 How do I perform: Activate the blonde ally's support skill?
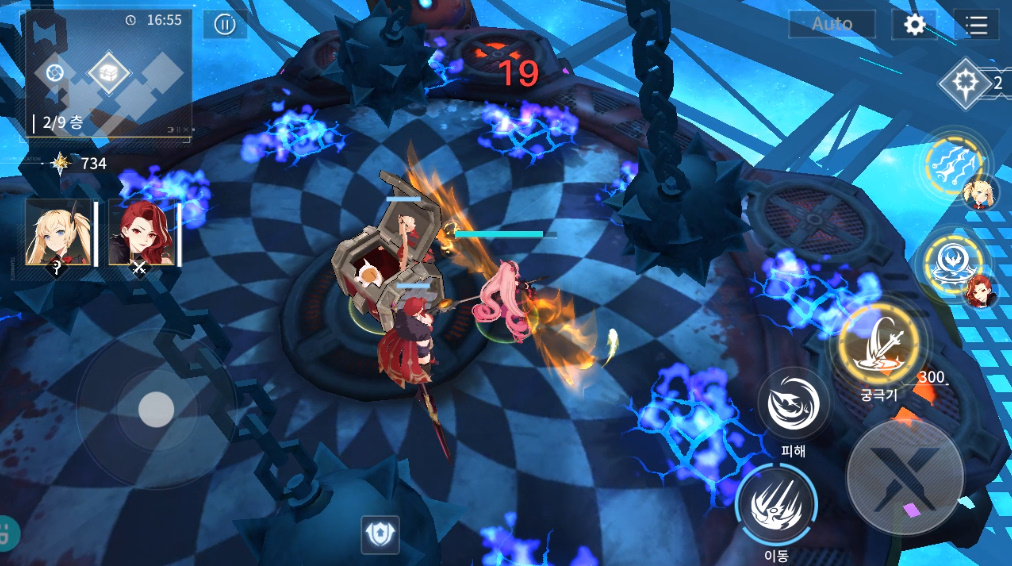[955, 163]
